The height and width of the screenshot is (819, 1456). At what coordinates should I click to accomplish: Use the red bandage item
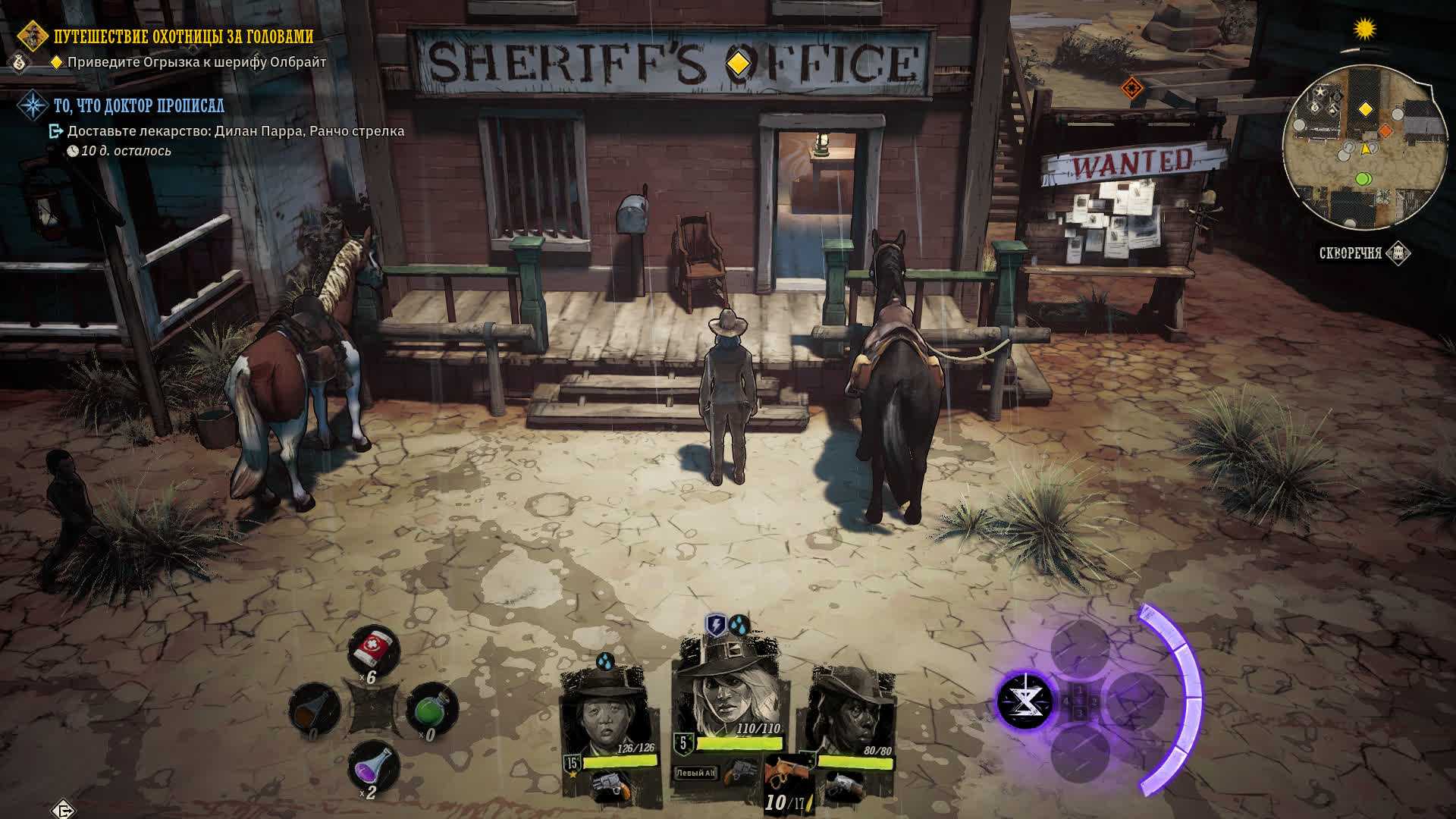(373, 649)
